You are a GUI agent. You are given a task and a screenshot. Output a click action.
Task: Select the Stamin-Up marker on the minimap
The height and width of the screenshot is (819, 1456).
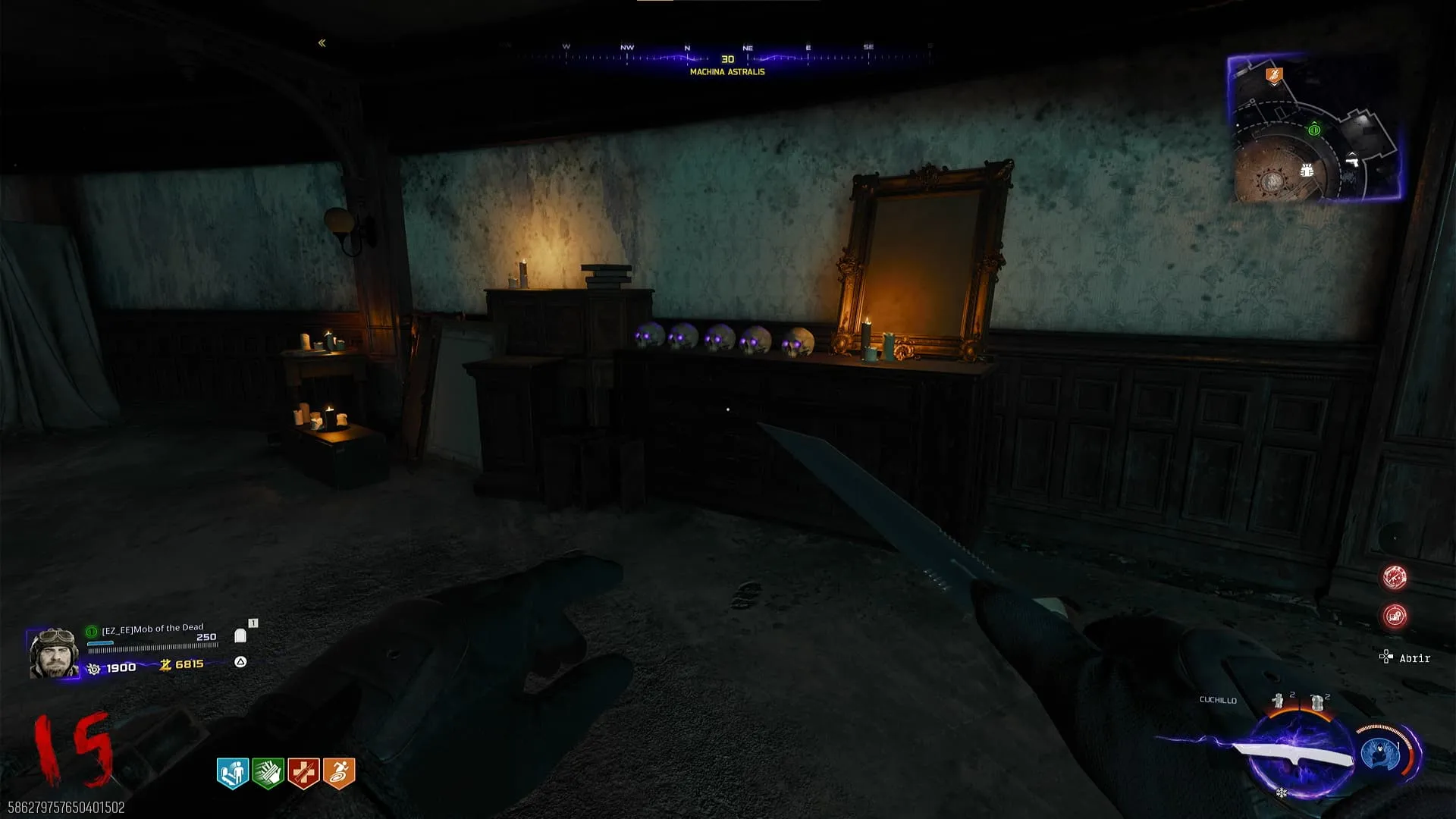(1274, 74)
